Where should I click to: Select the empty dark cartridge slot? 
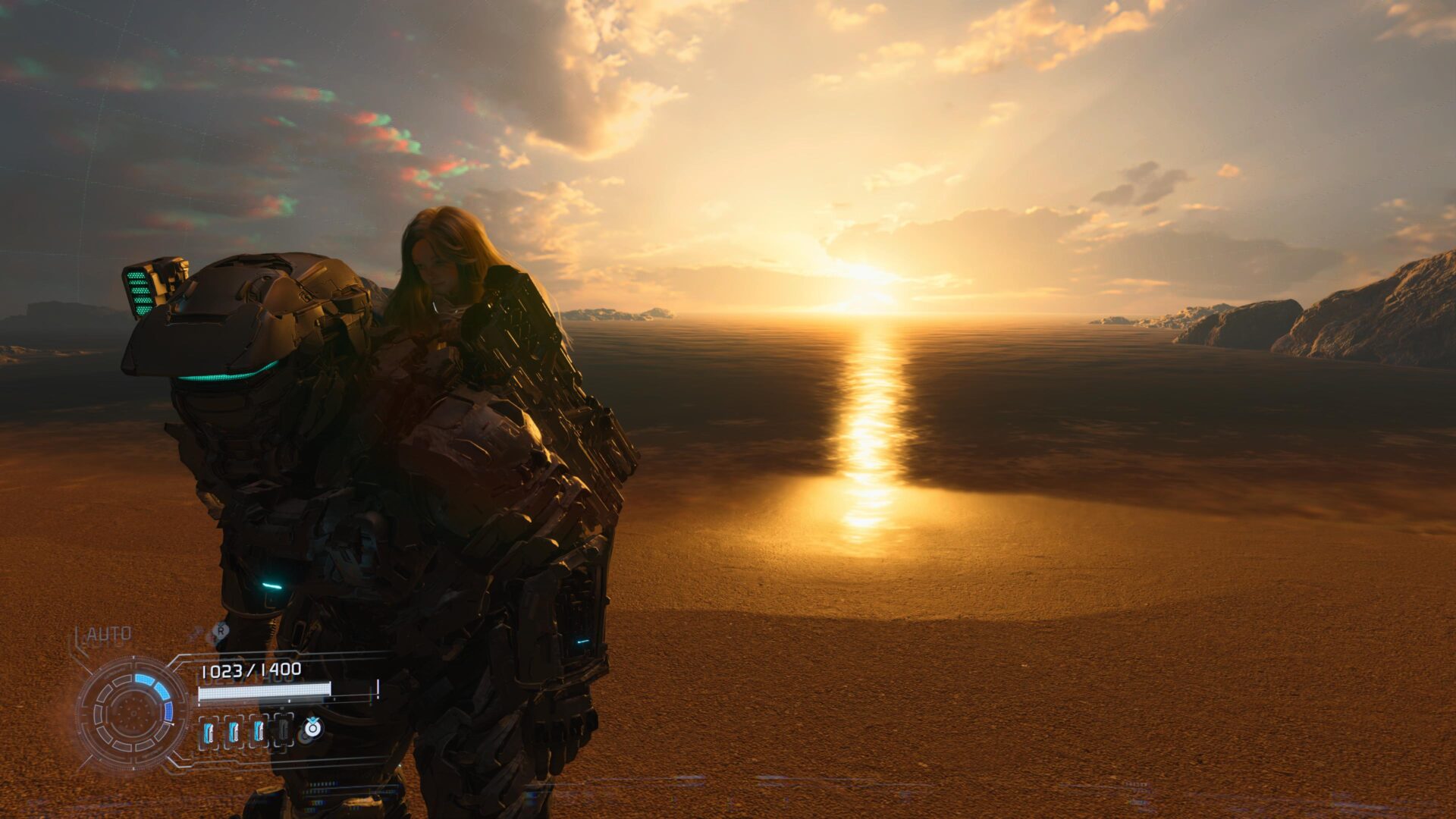283,730
